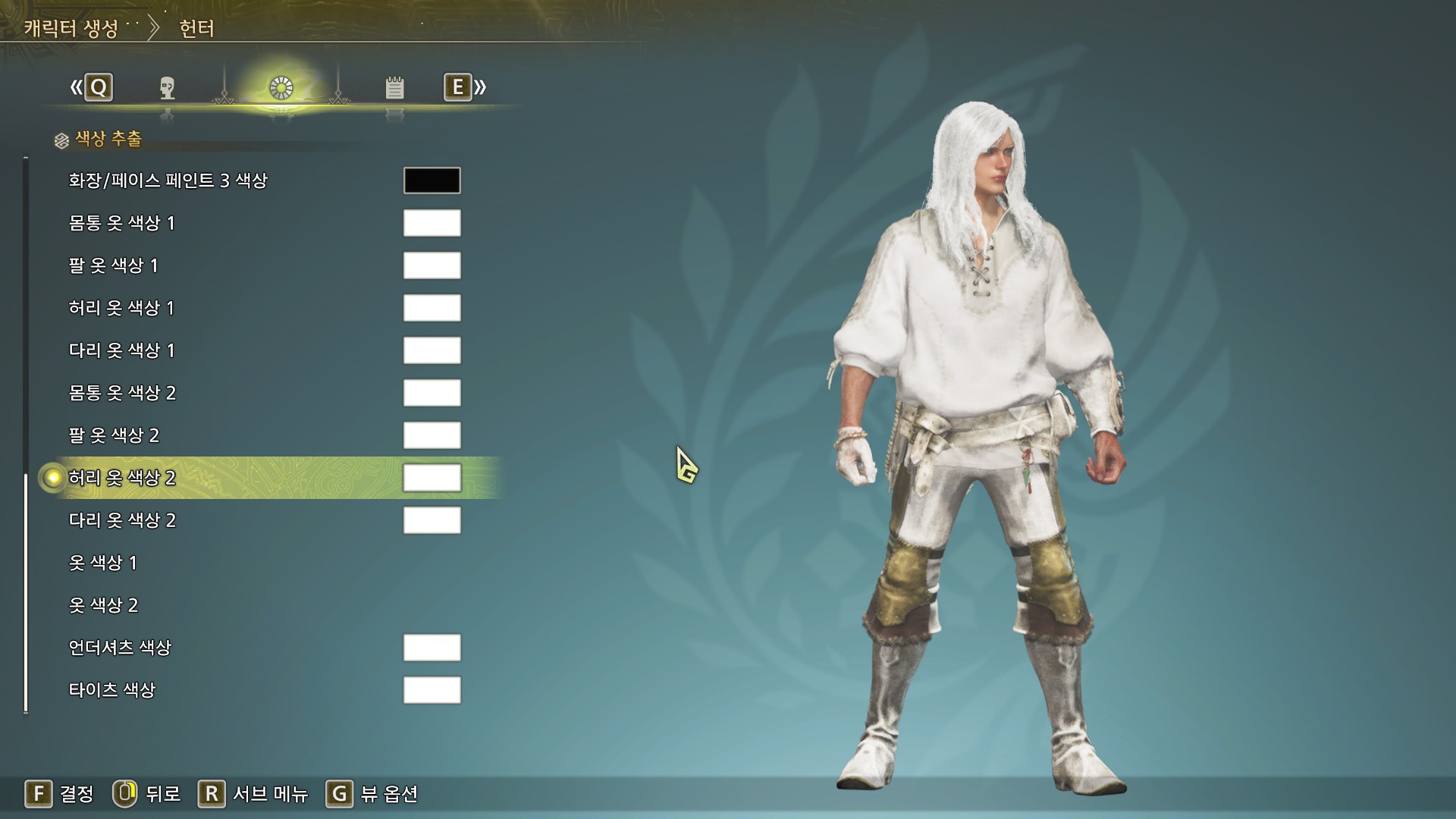The image size is (1456, 819).
Task: Open the black makeup color swatch
Action: coord(431,180)
